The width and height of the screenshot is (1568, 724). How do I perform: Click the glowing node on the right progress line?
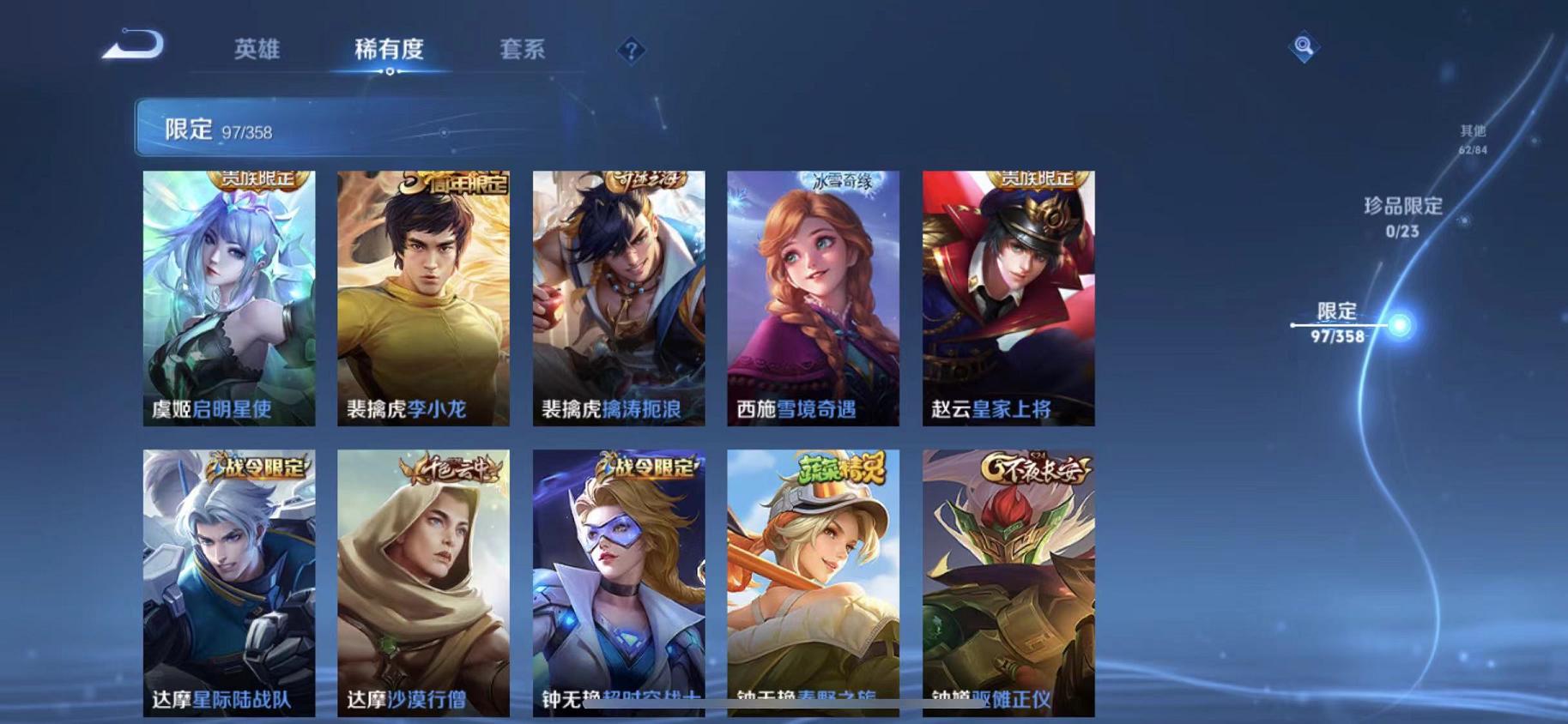[1399, 326]
